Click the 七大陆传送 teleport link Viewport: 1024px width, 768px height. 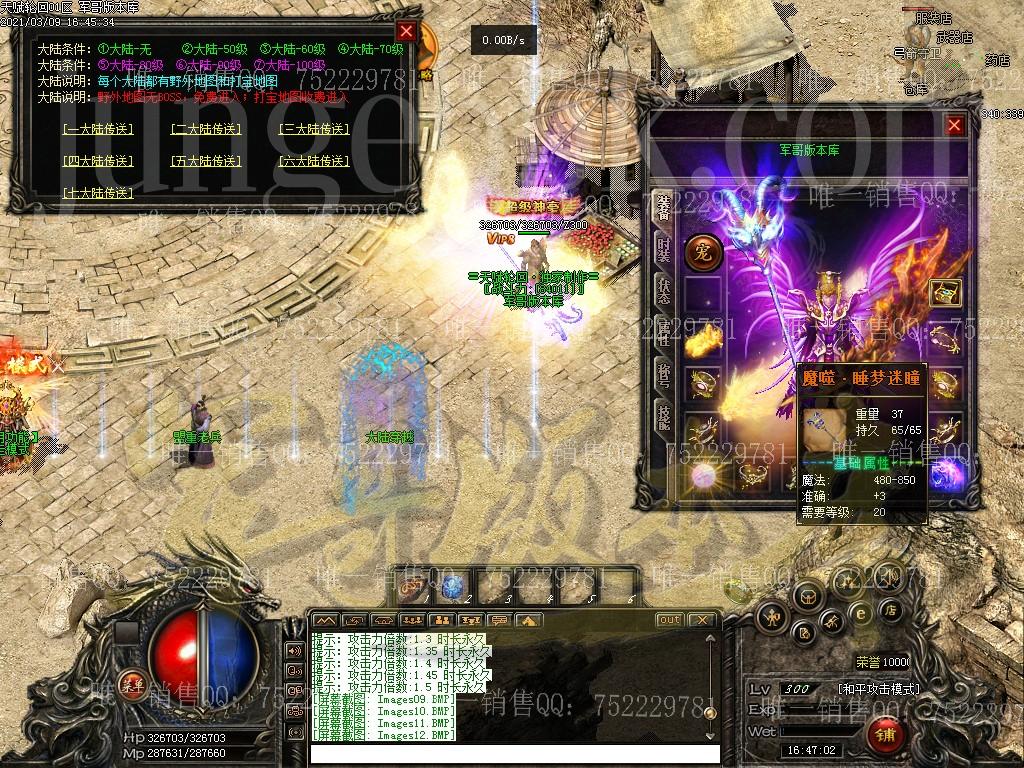coord(98,193)
